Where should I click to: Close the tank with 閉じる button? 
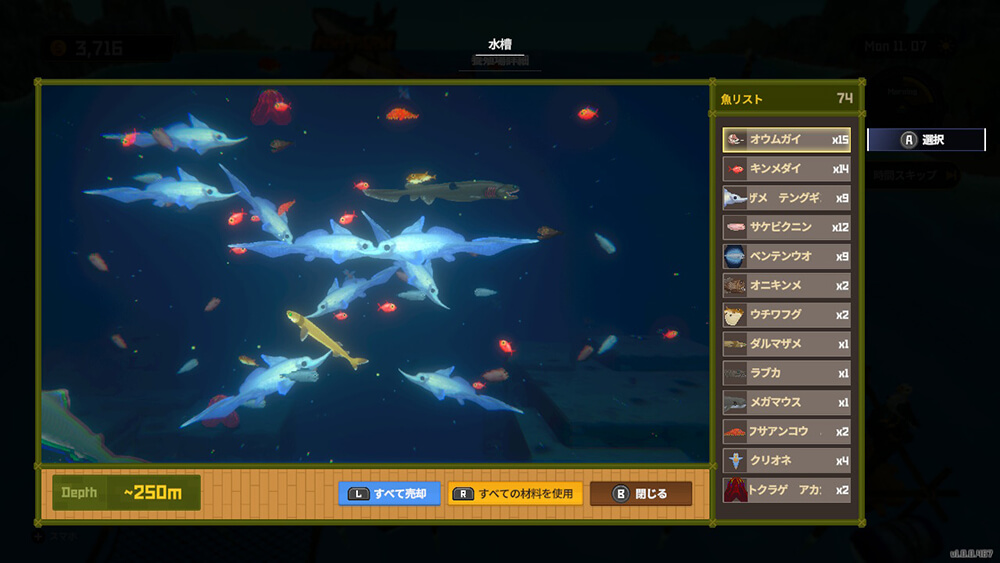(641, 494)
